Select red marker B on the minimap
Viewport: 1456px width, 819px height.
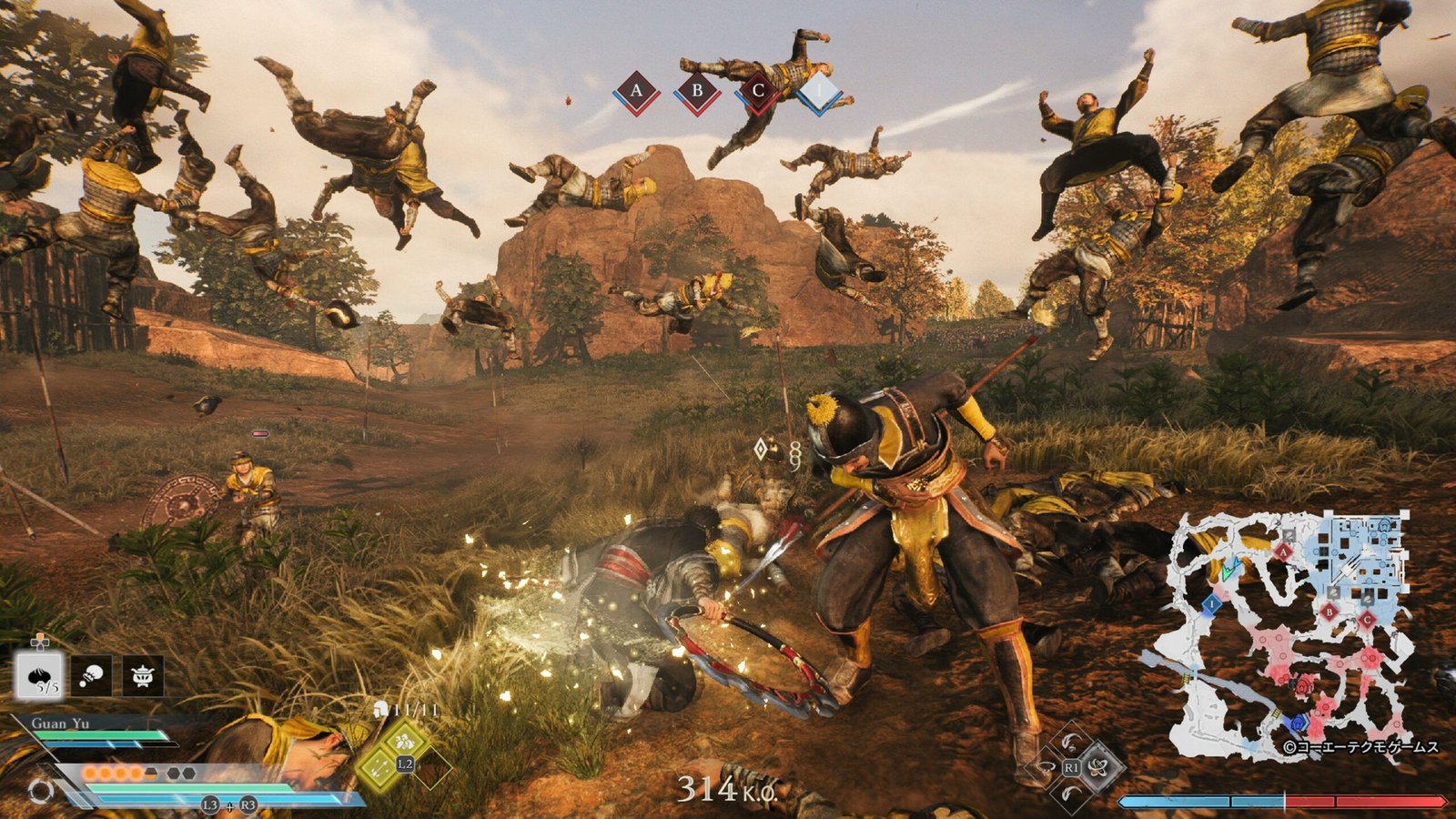[1330, 612]
